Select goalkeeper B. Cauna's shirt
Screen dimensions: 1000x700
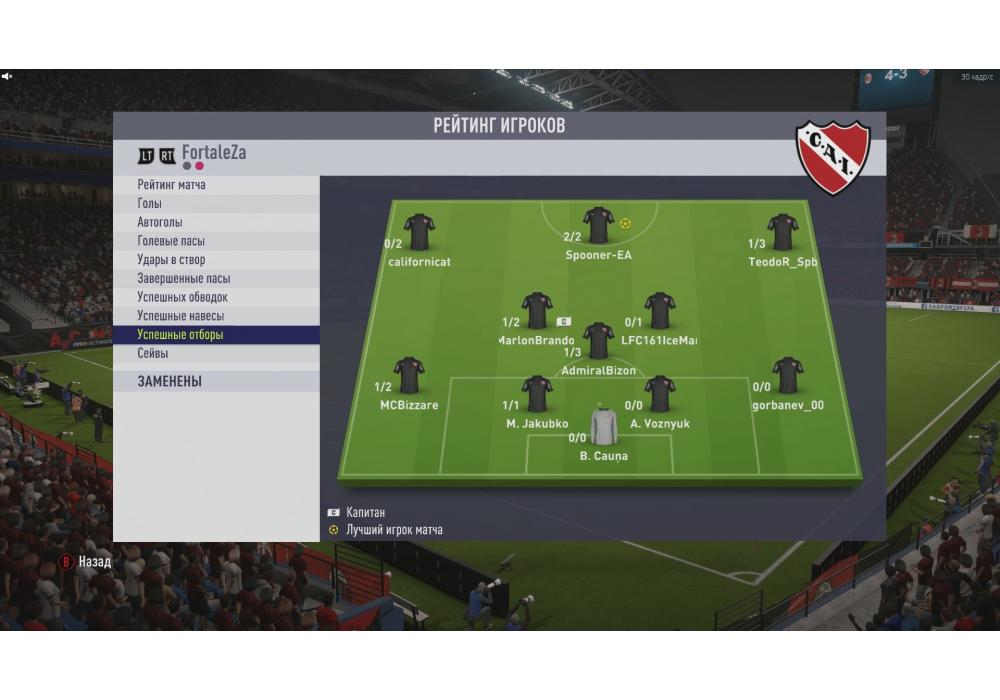tap(604, 426)
